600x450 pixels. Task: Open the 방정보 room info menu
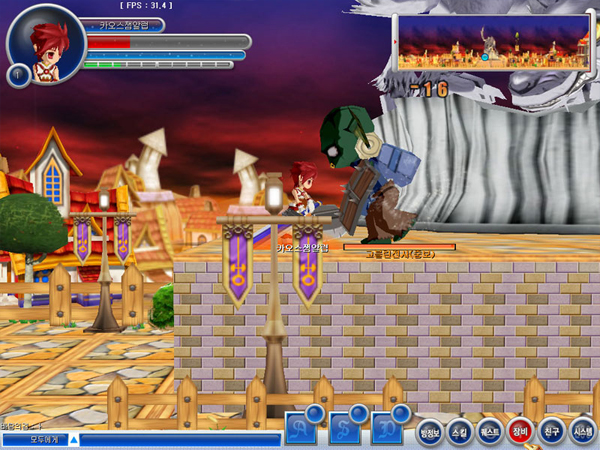(430, 431)
